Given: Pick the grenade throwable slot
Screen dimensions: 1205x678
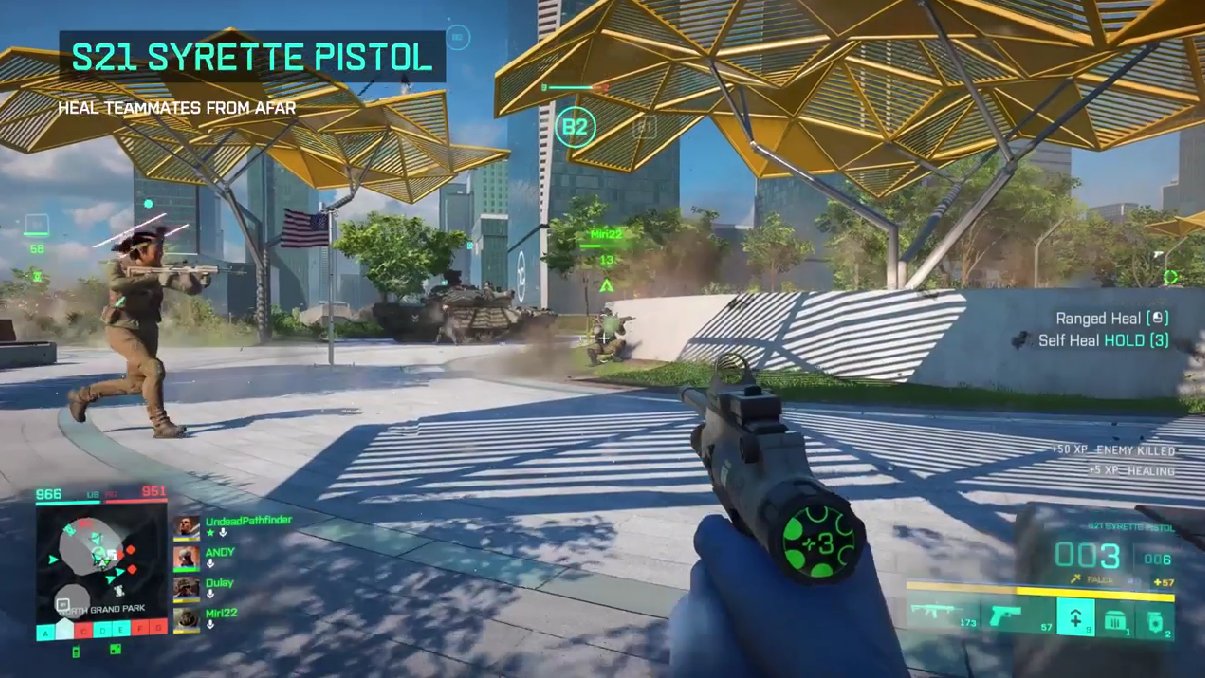Looking at the screenshot, I should [x=1154, y=621].
